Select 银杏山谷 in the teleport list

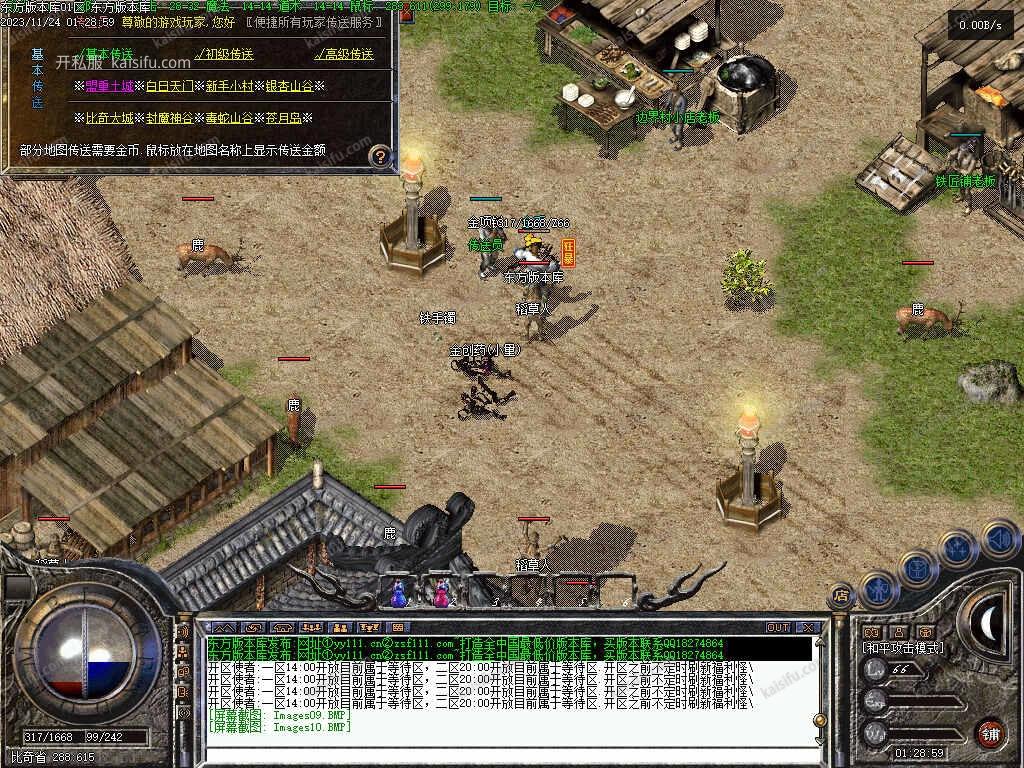[x=289, y=86]
